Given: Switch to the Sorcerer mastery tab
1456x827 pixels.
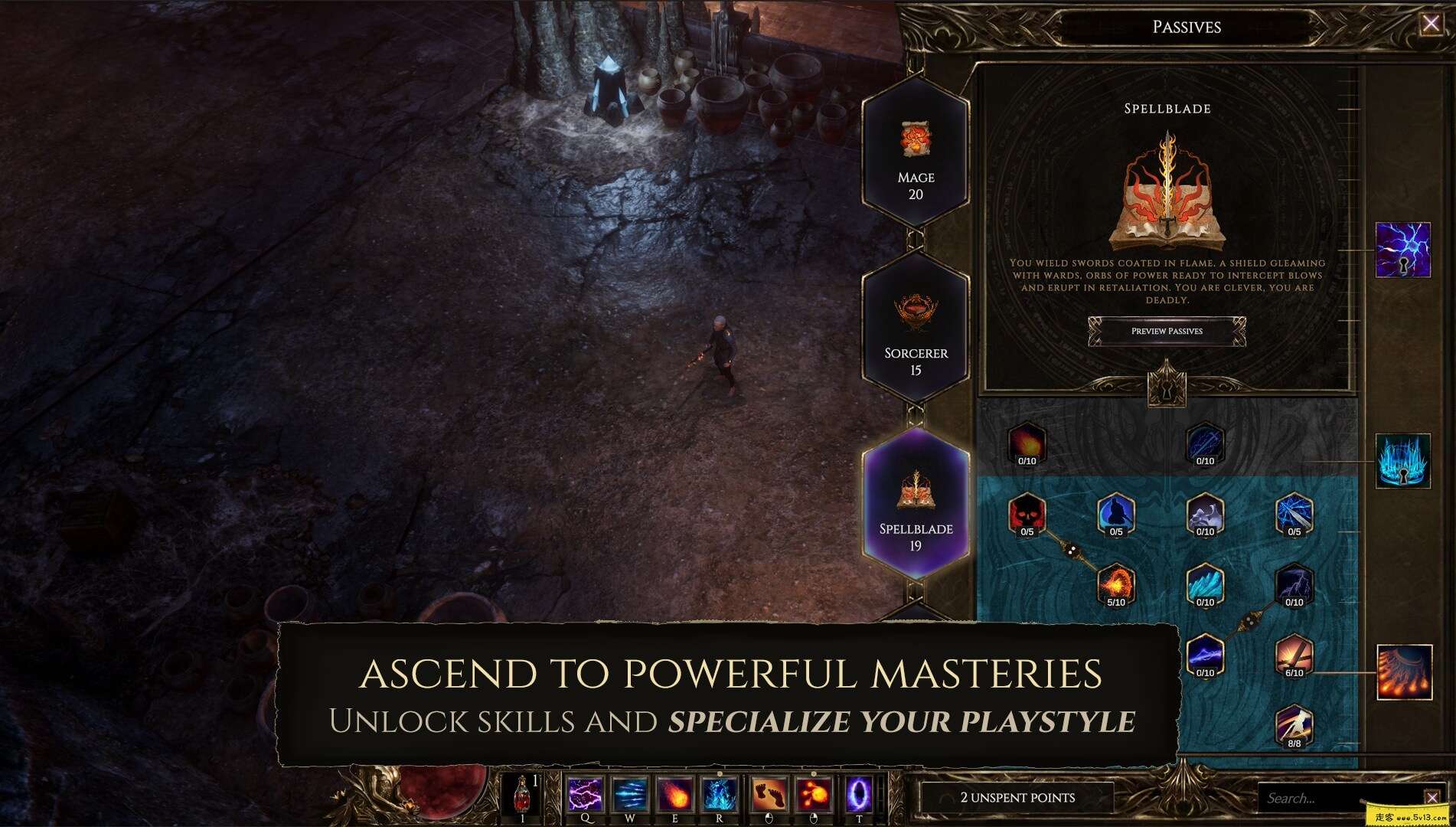Looking at the screenshot, I should (x=916, y=329).
